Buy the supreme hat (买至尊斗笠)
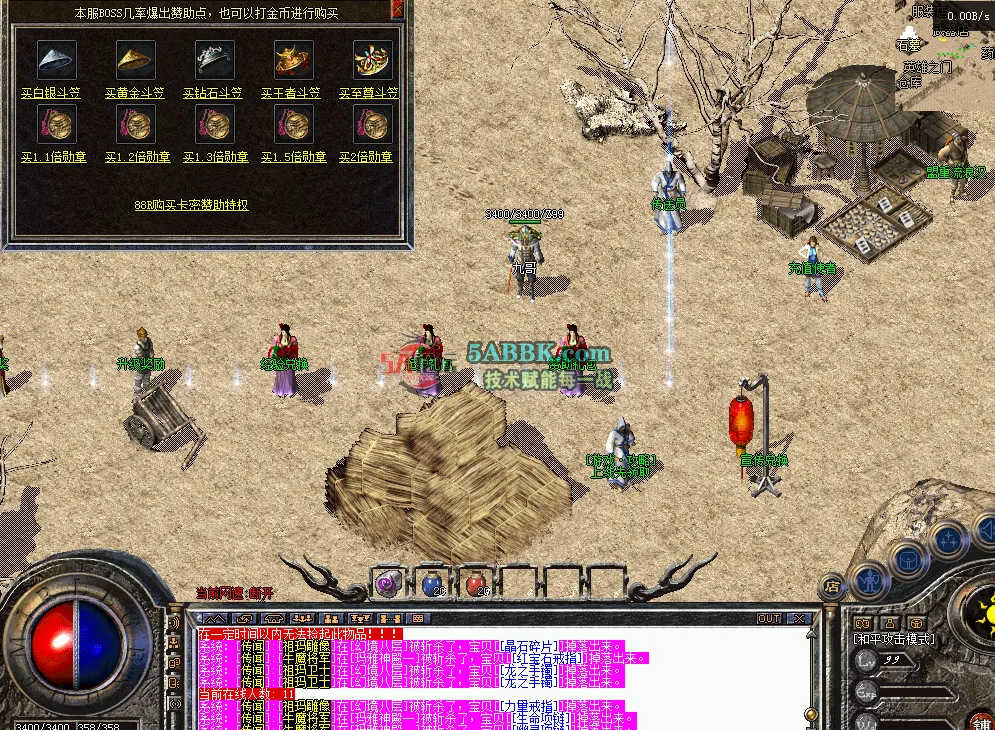 (x=369, y=93)
